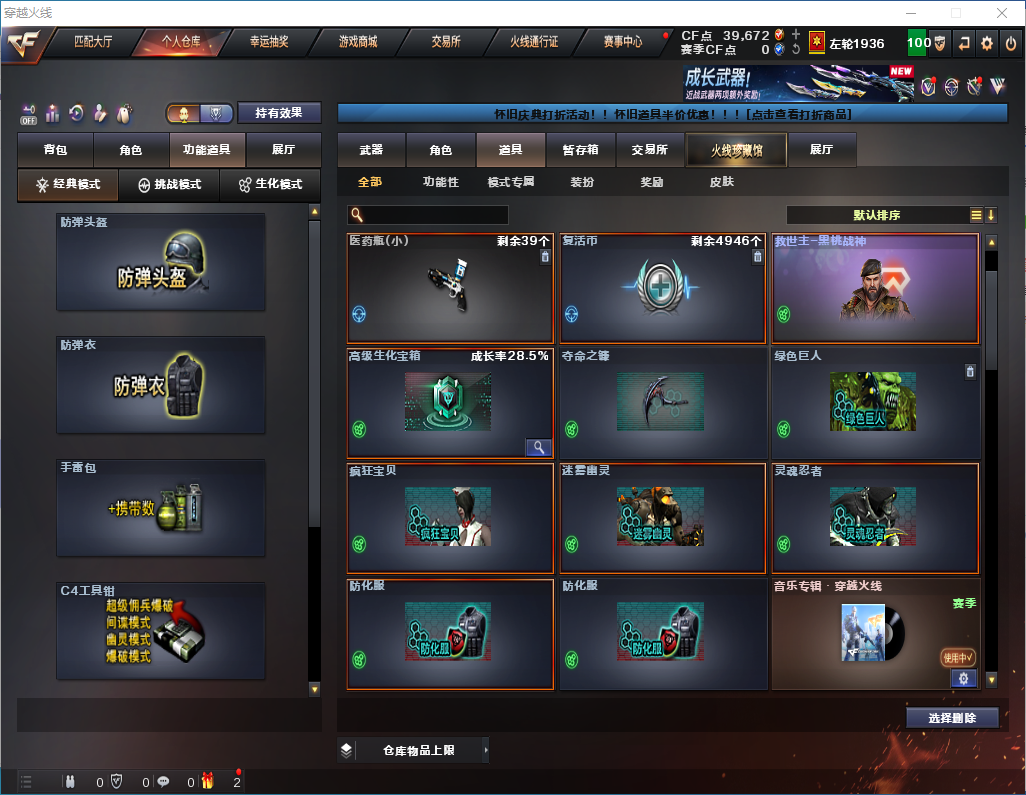Click the 持有效果 button
1026x795 pixels.
coord(279,113)
